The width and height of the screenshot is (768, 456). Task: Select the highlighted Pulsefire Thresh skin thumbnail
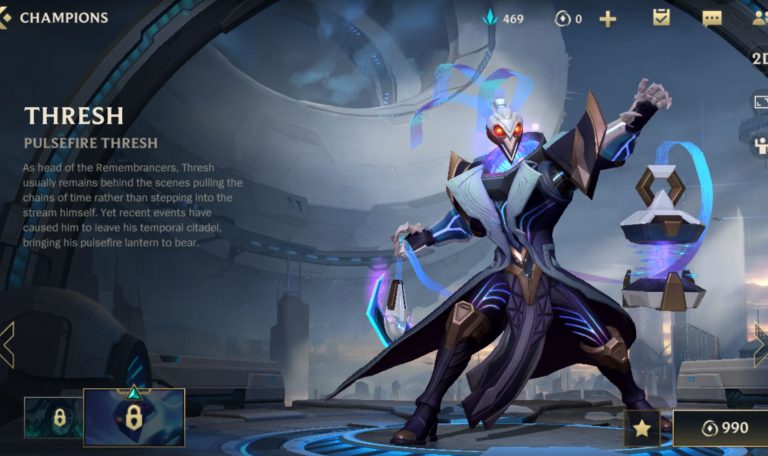point(134,417)
